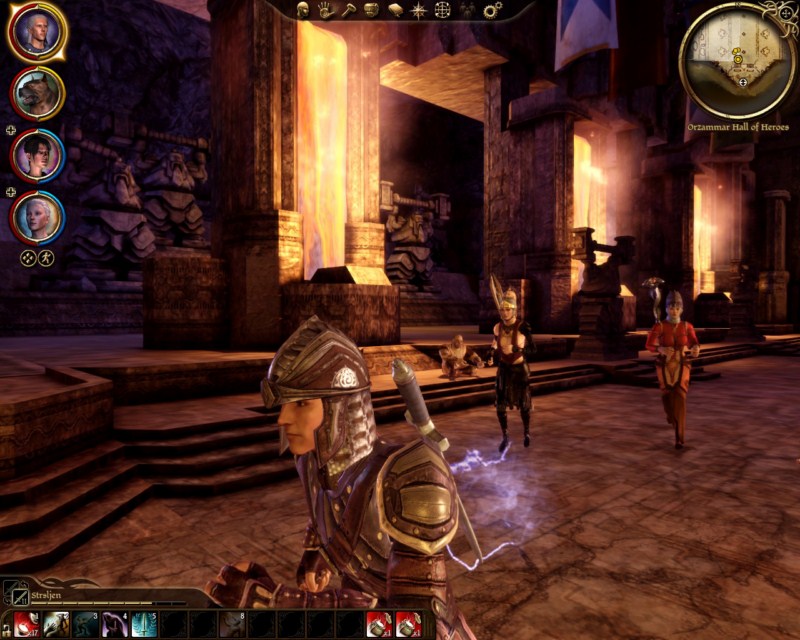
Task: Select the mabari hound portrait
Action: pos(37,93)
